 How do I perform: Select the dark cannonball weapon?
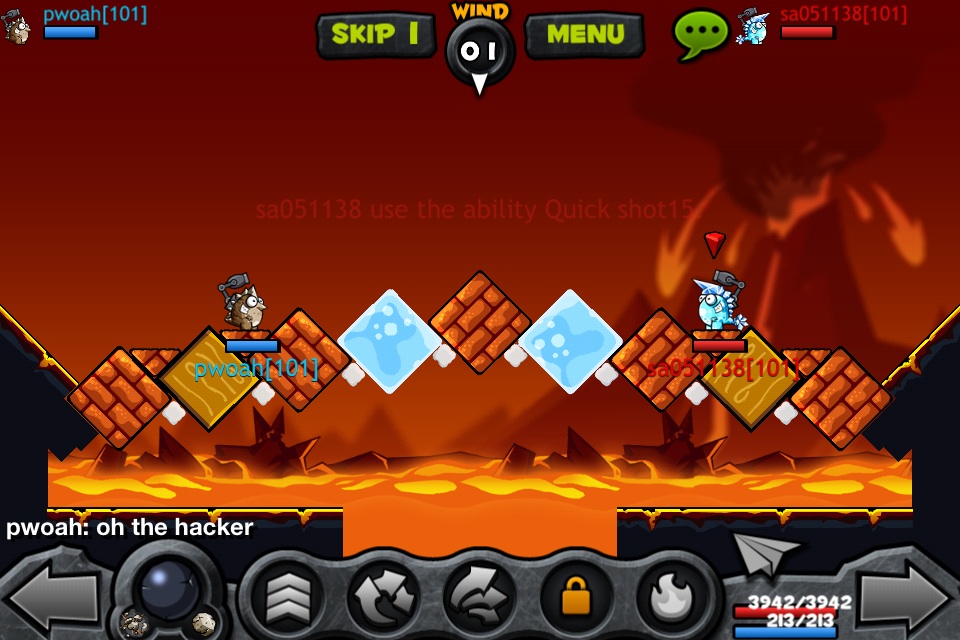click(x=168, y=590)
